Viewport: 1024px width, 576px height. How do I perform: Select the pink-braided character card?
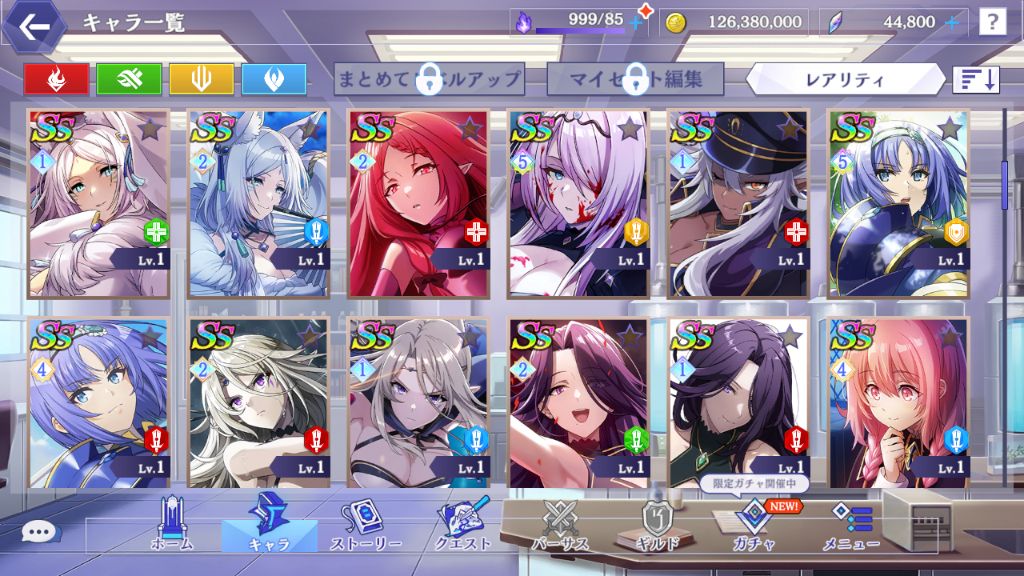coord(899,402)
